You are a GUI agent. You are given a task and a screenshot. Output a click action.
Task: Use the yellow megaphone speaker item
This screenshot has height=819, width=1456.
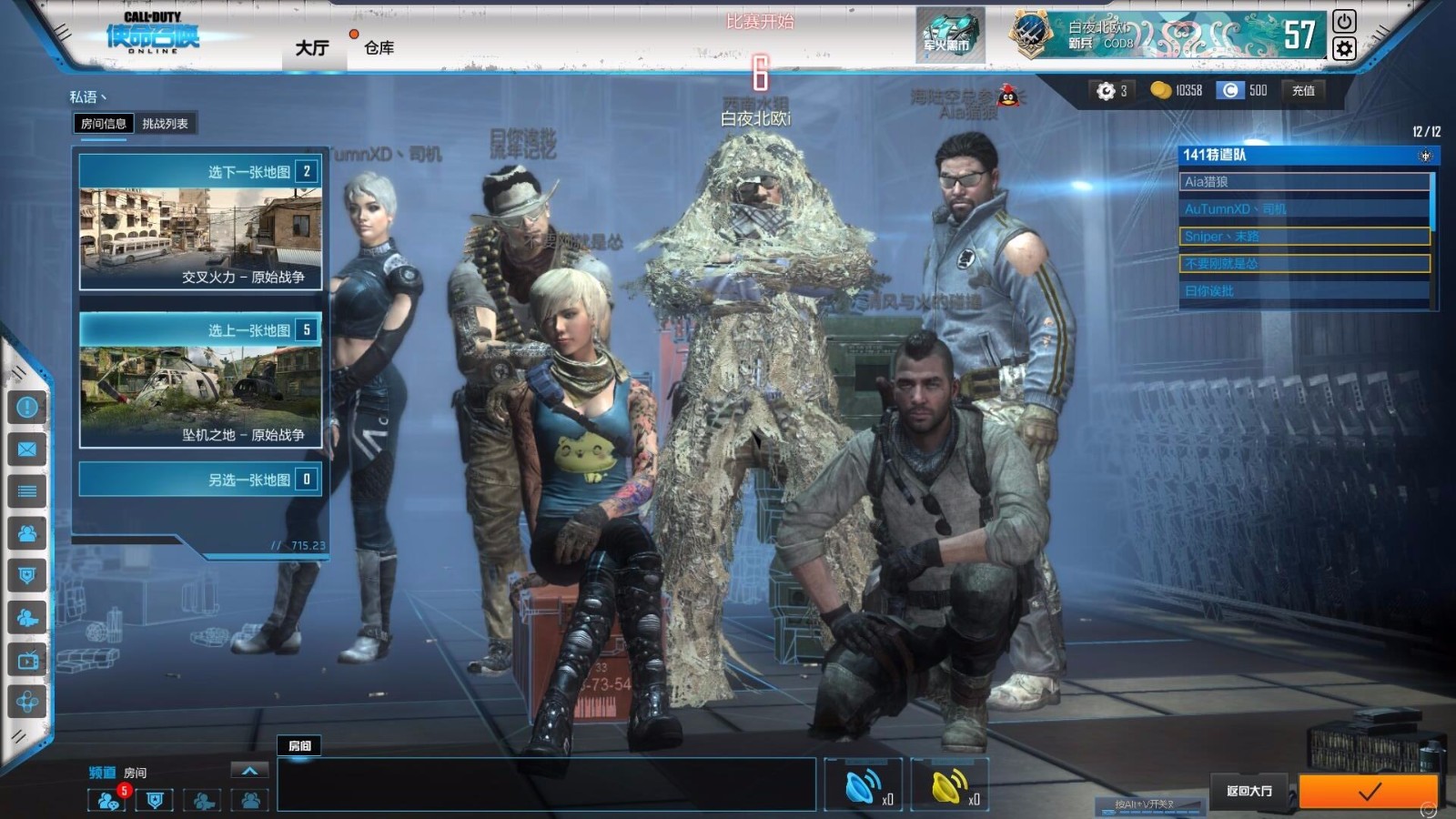[x=949, y=785]
